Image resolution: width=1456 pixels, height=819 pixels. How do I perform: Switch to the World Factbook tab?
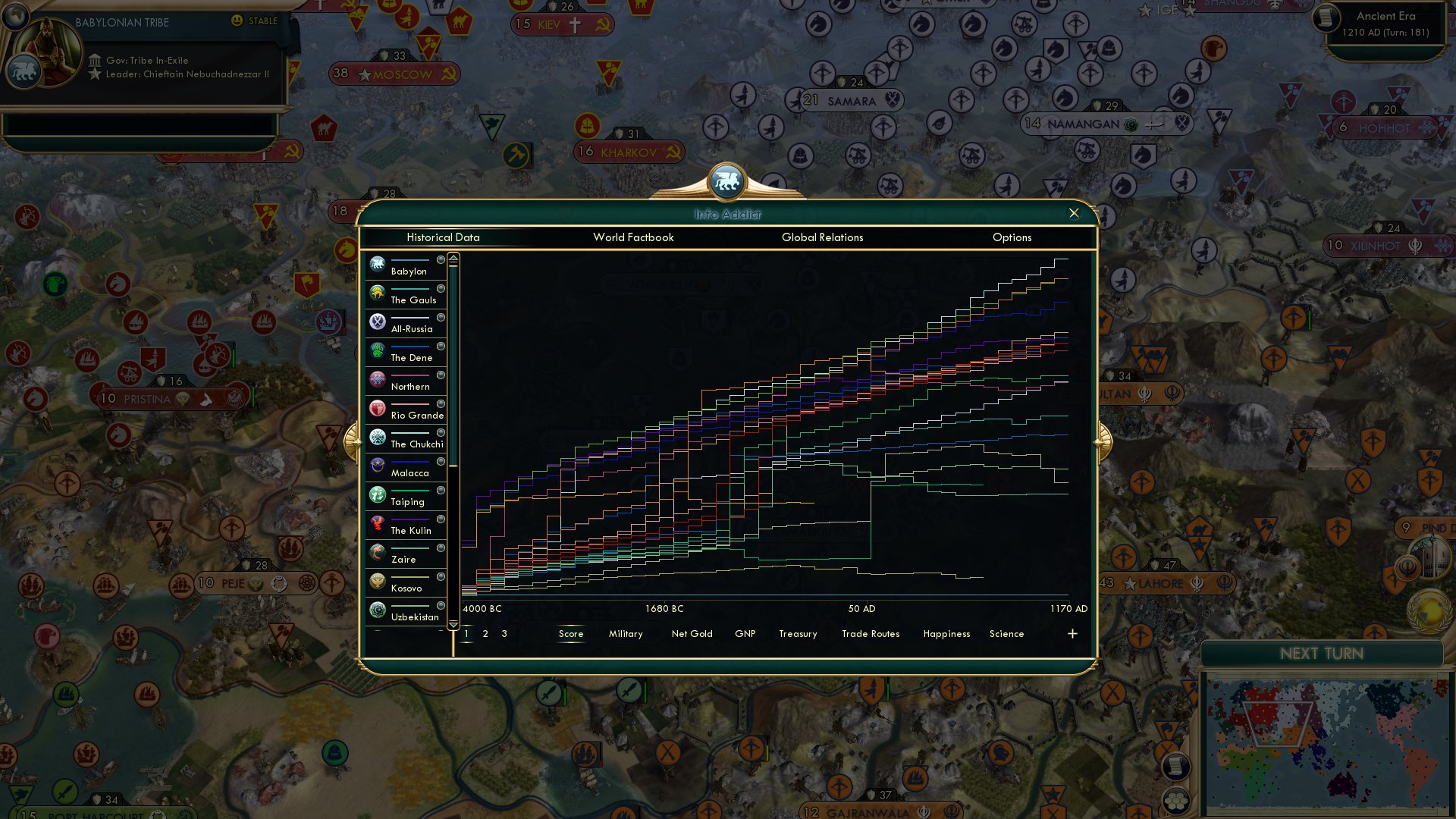(634, 237)
